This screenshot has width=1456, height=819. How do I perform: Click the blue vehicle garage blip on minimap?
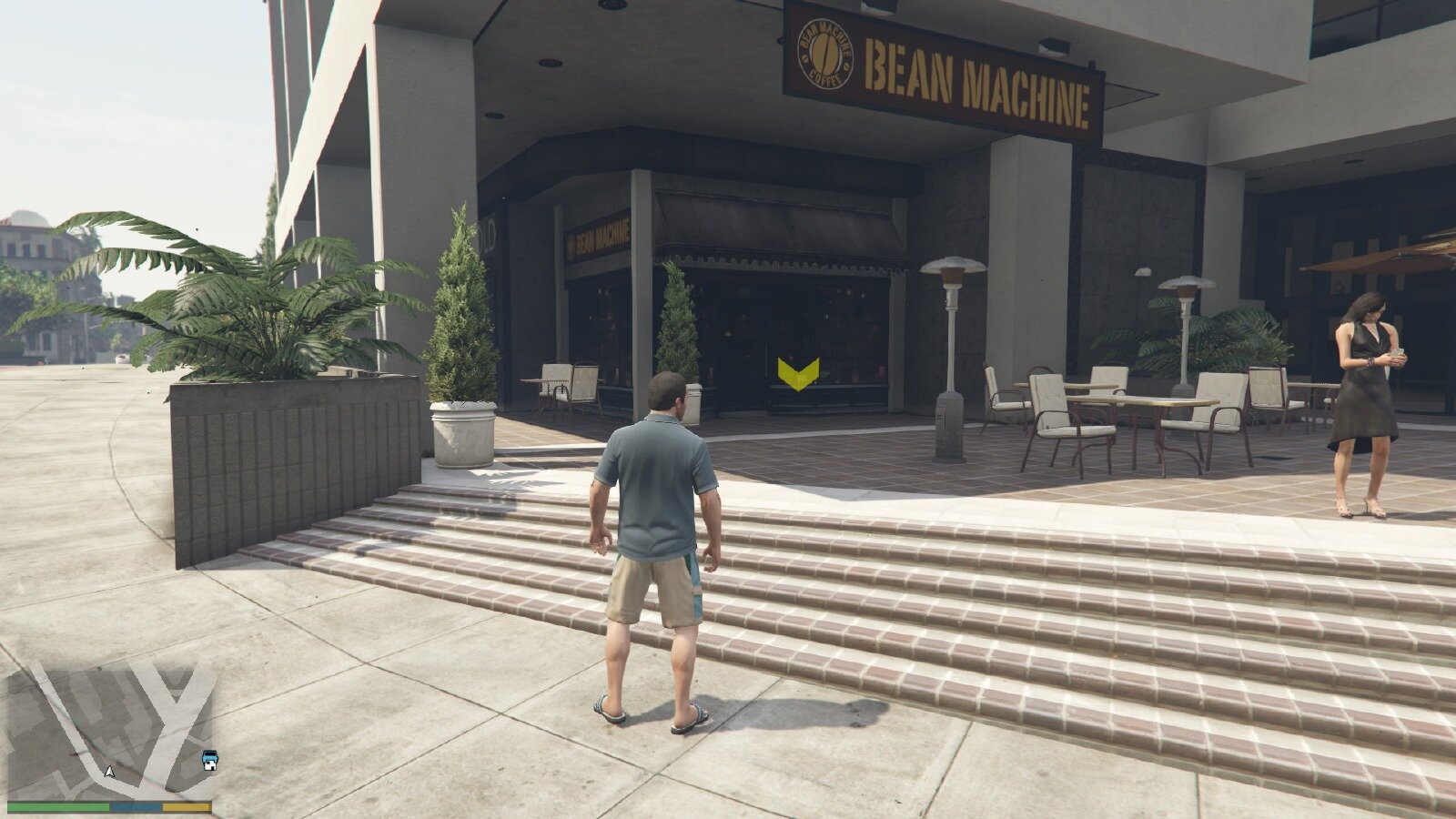[x=210, y=759]
